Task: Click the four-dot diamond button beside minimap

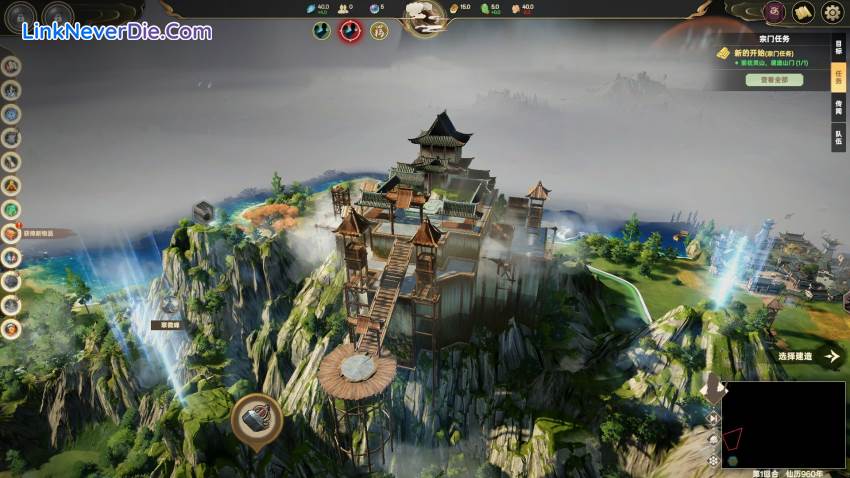Action: point(713,461)
